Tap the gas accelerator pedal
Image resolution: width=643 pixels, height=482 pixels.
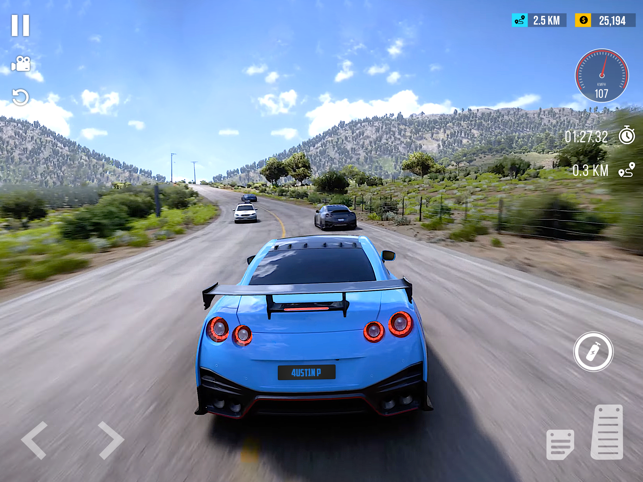coord(607,432)
